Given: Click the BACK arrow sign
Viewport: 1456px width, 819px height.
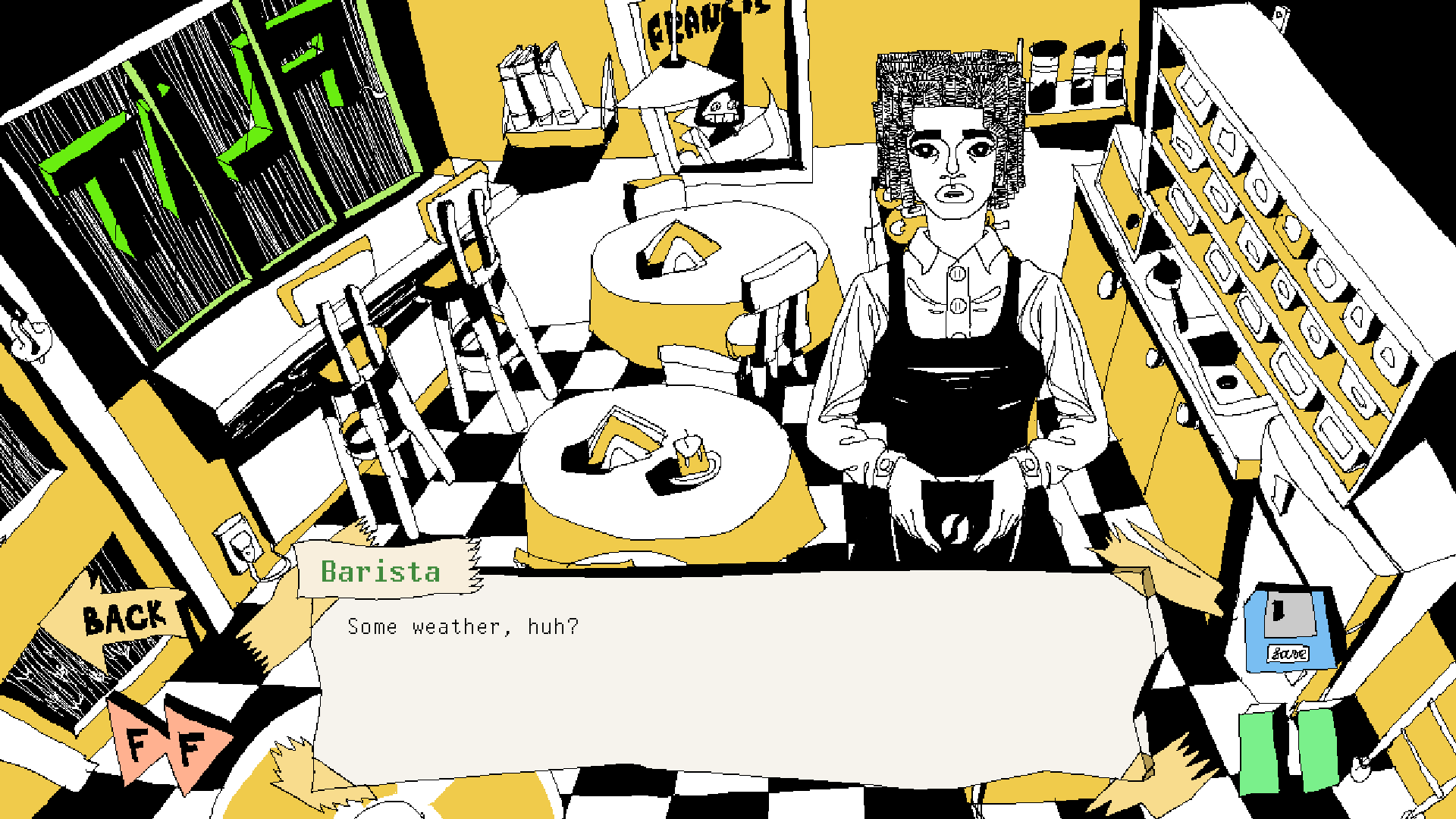Looking at the screenshot, I should pyautogui.click(x=121, y=618).
